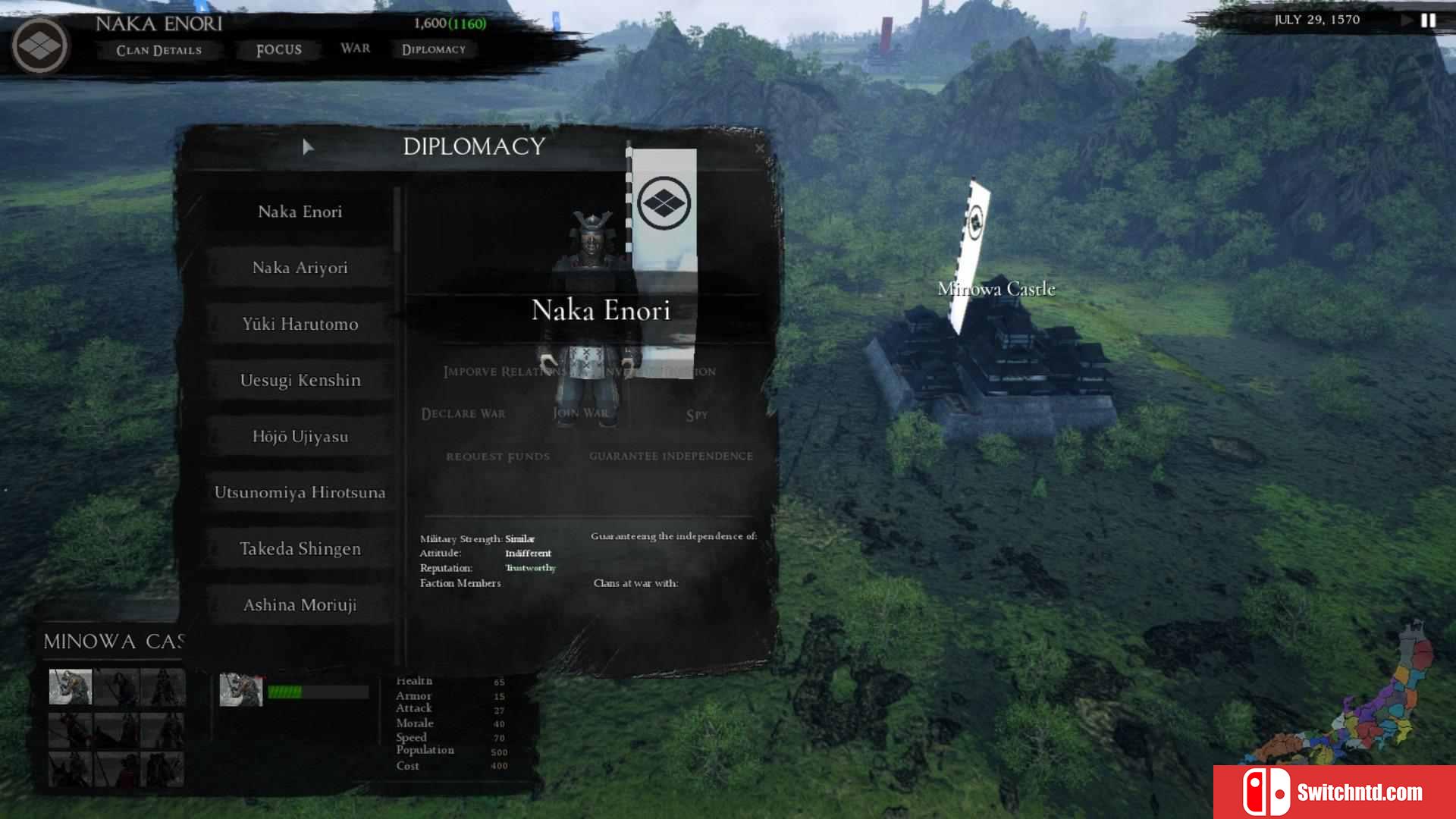The height and width of the screenshot is (819, 1456).
Task: Select Guarantee Independence action
Action: [x=670, y=456]
